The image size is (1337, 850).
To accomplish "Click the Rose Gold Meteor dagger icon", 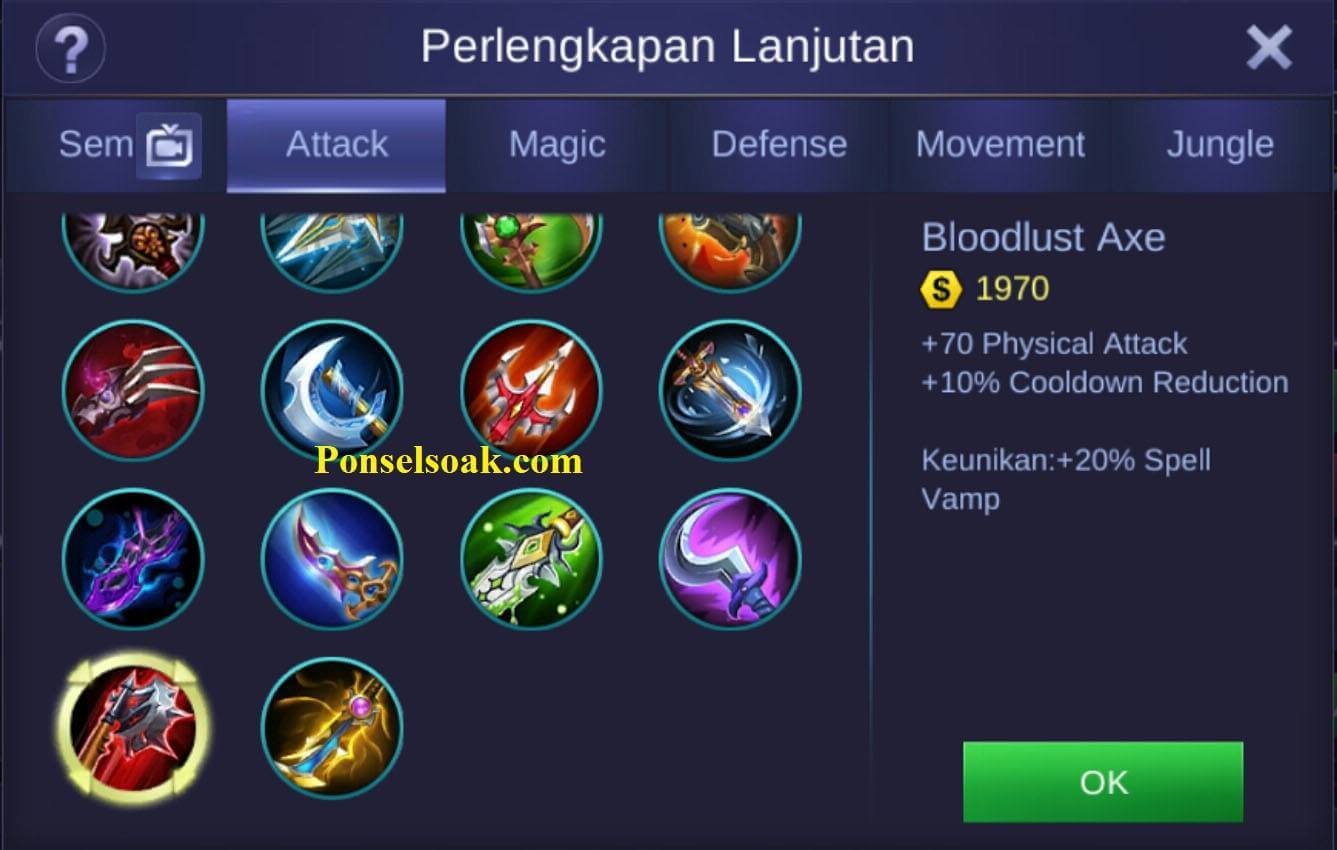I will click(334, 560).
